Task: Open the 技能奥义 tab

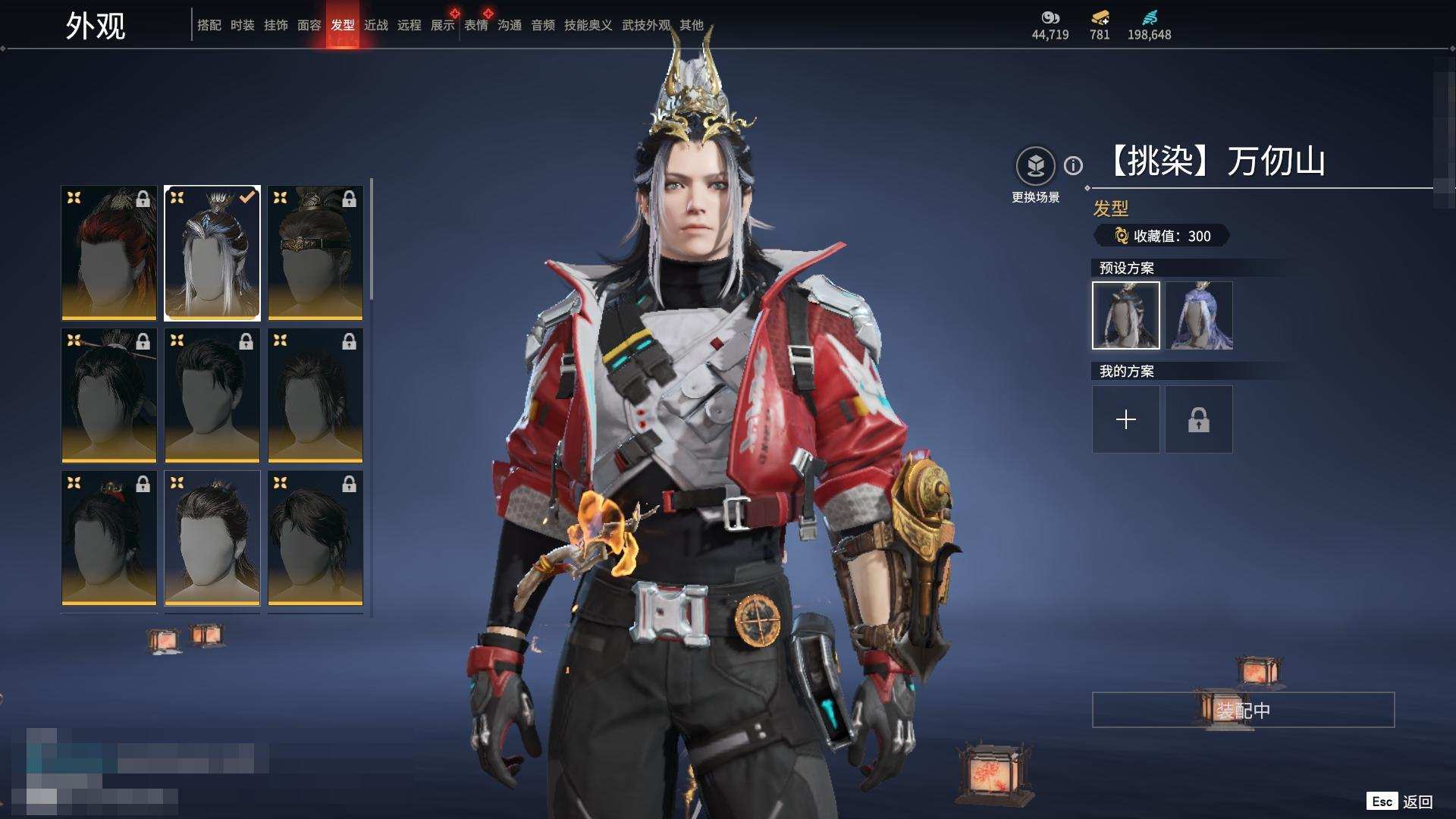Action: point(588,25)
